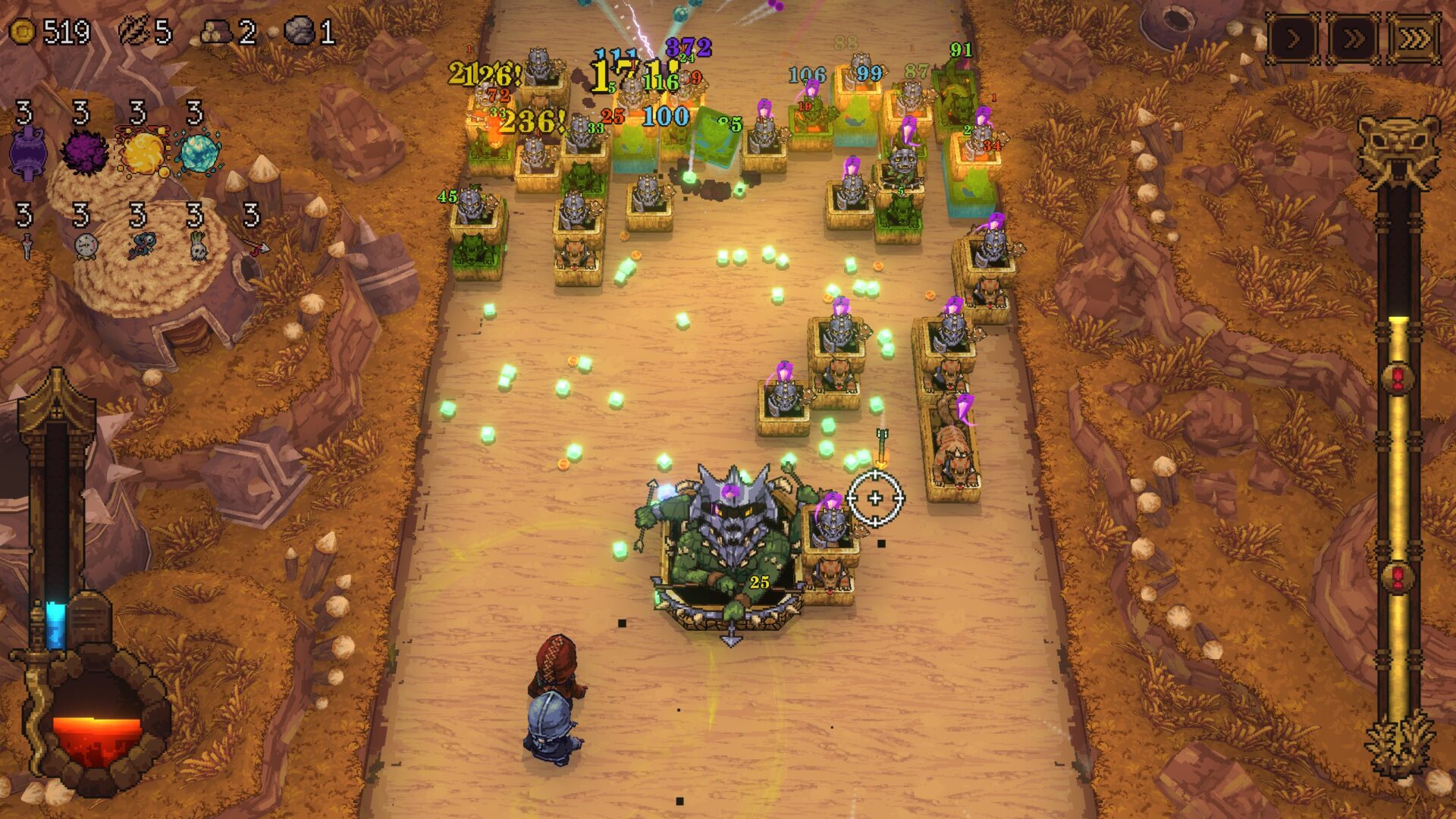Image resolution: width=1456 pixels, height=819 pixels.
Task: Select the purple urn ball icon
Action: point(28,153)
